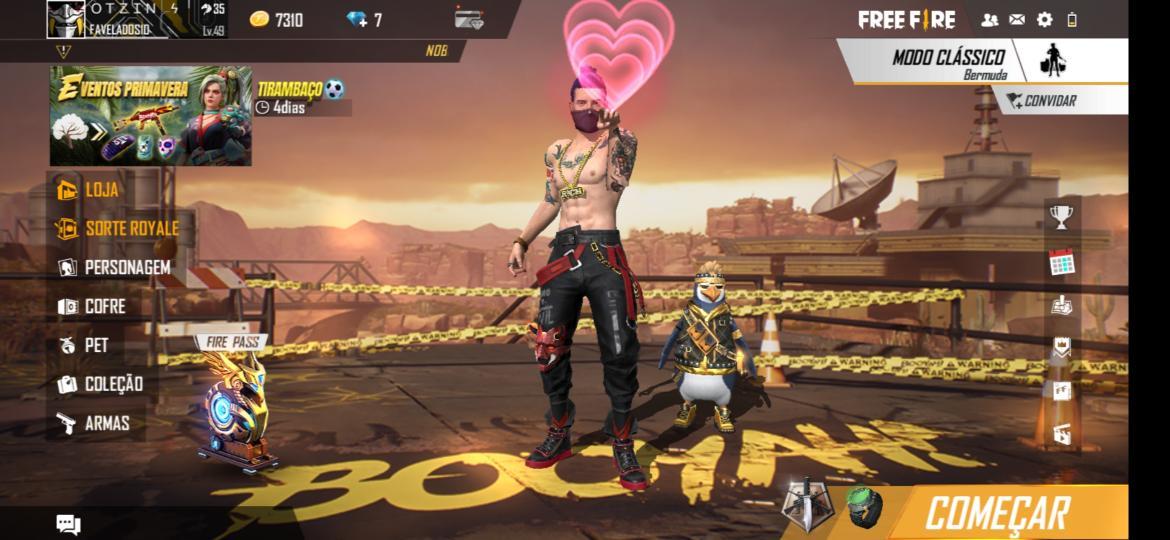View the Eventos Primavera banner
This screenshot has width=1170, height=540.
[x=150, y=116]
